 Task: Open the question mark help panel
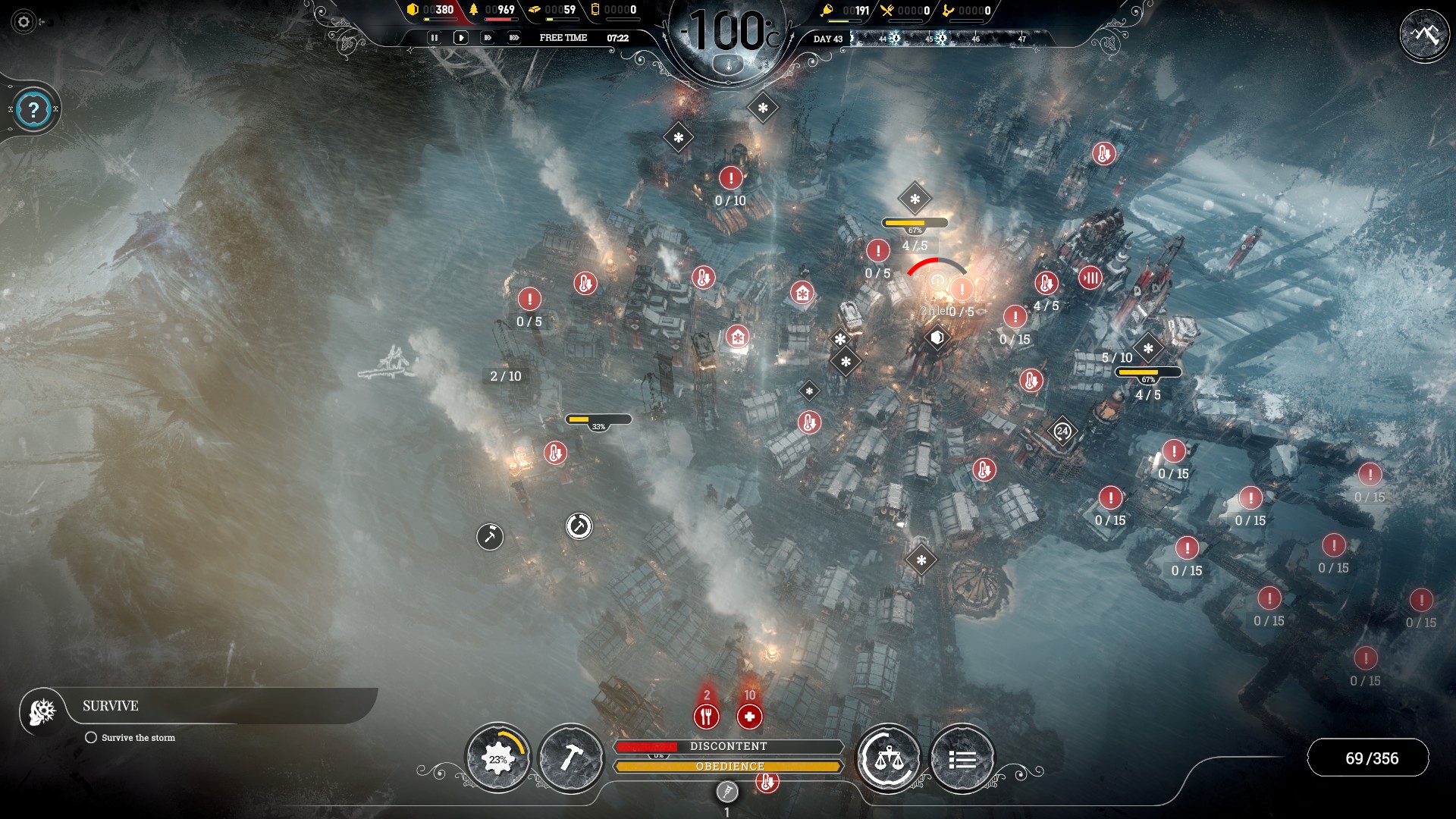point(33,111)
